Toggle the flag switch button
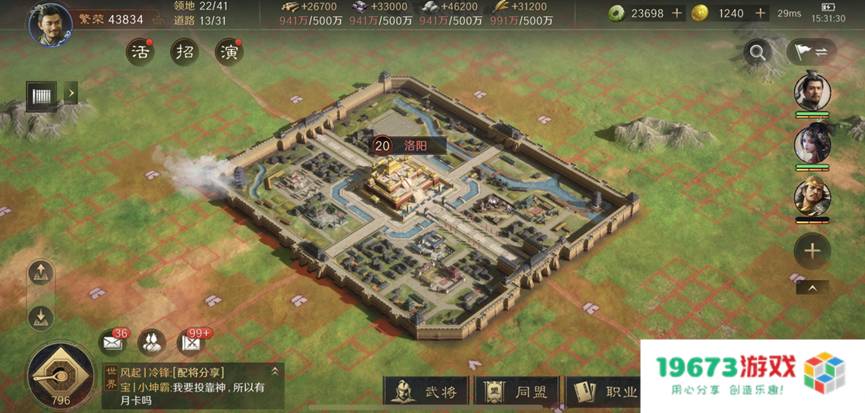Screen dimensions: 865x413 tap(811, 52)
